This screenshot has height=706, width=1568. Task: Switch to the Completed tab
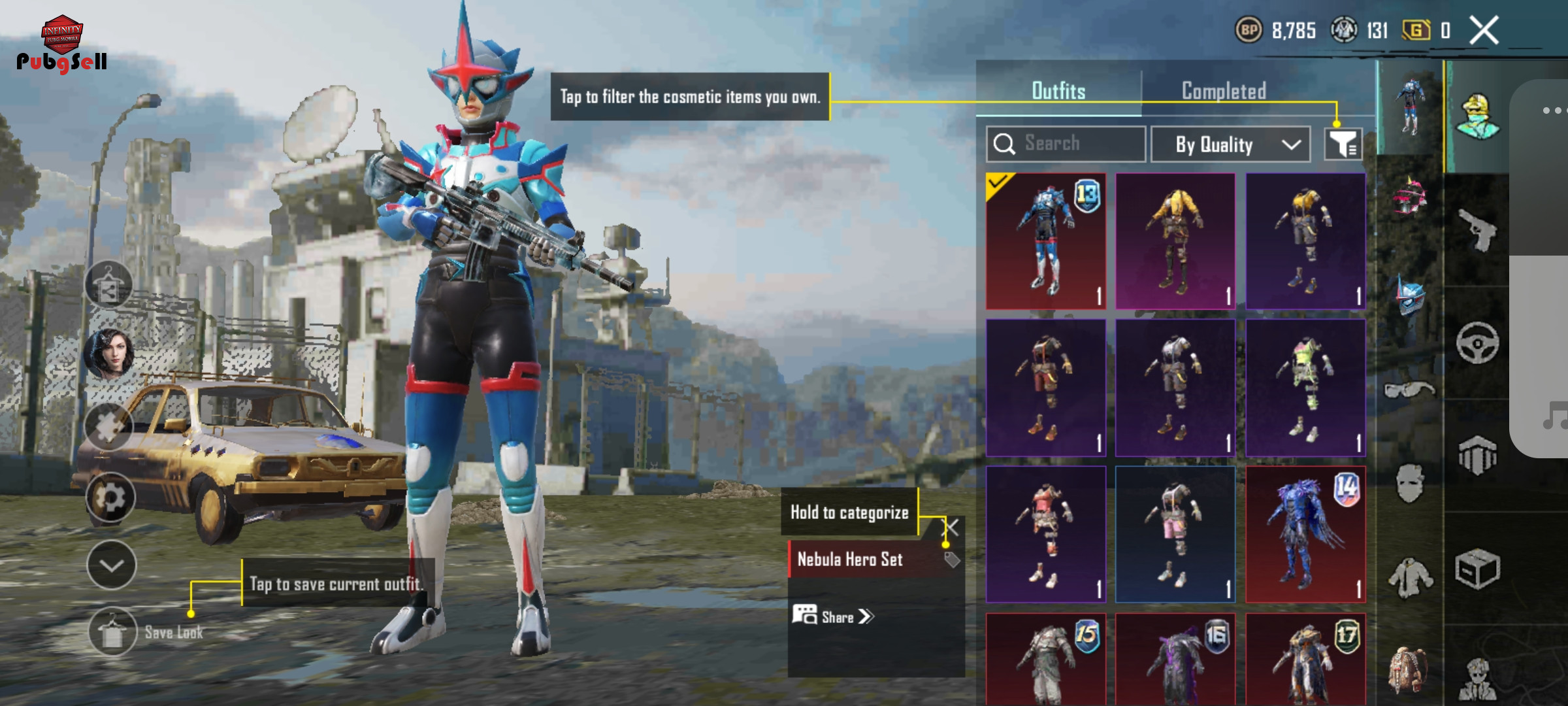(1224, 91)
